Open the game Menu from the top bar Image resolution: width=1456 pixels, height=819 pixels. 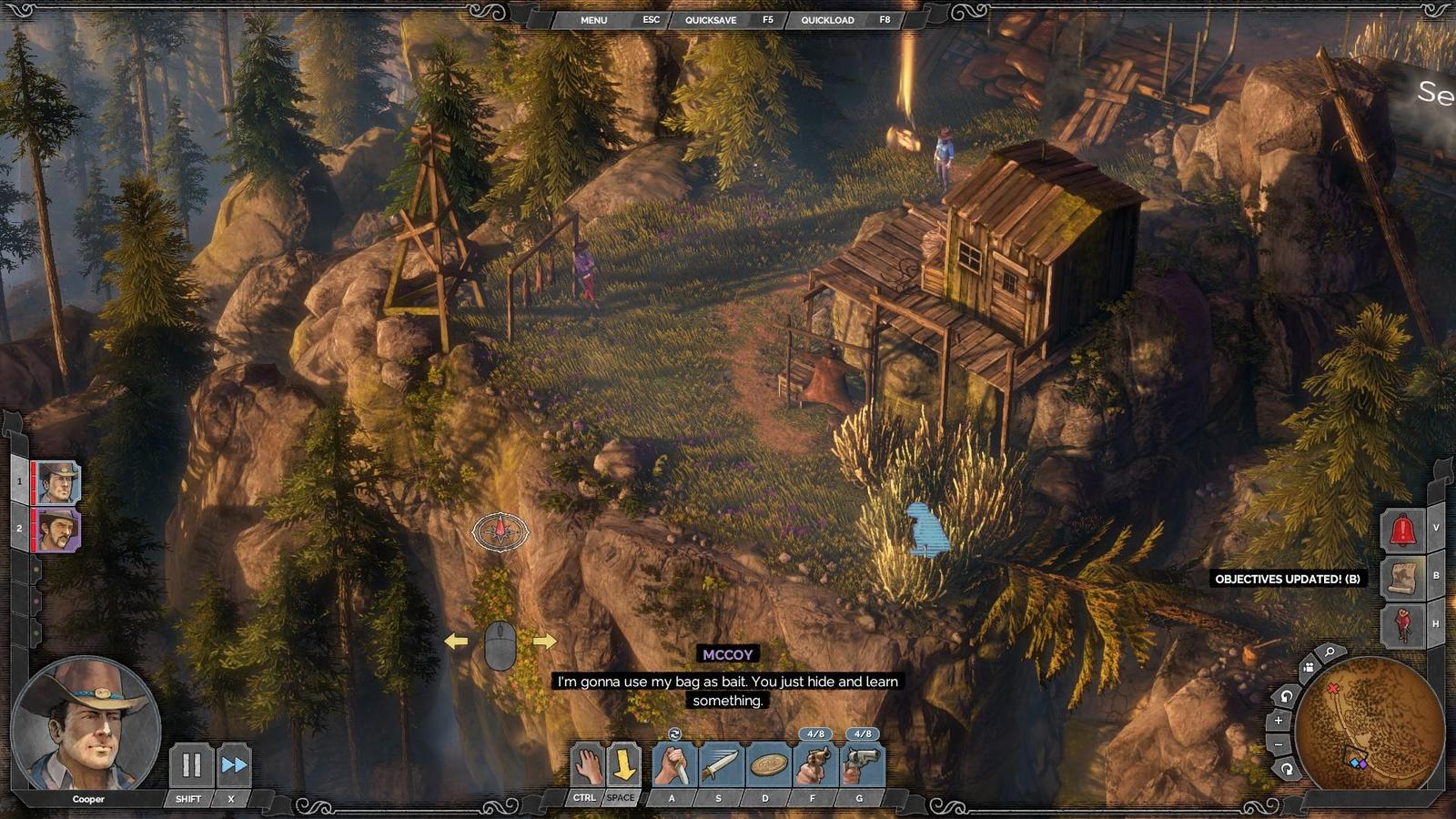coord(593,20)
